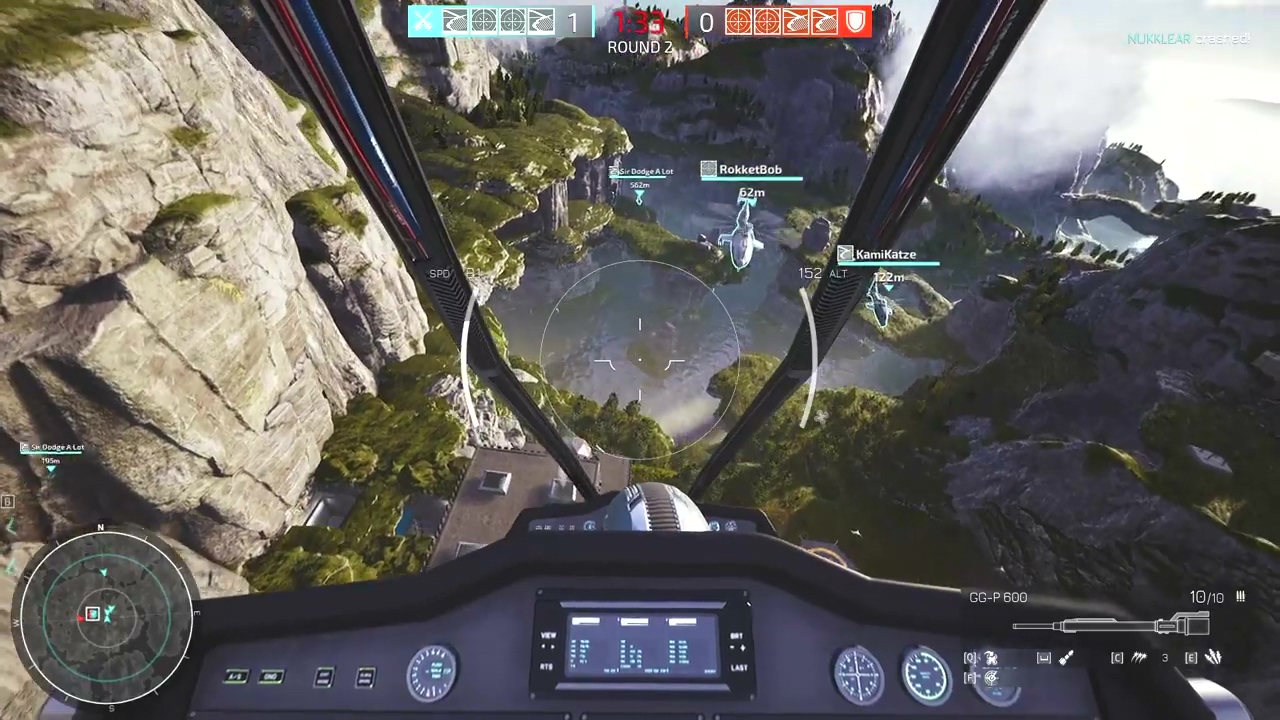Screen dimensions: 1280x720
Task: Click the red team shield defender icon
Action: pyautogui.click(x=857, y=22)
